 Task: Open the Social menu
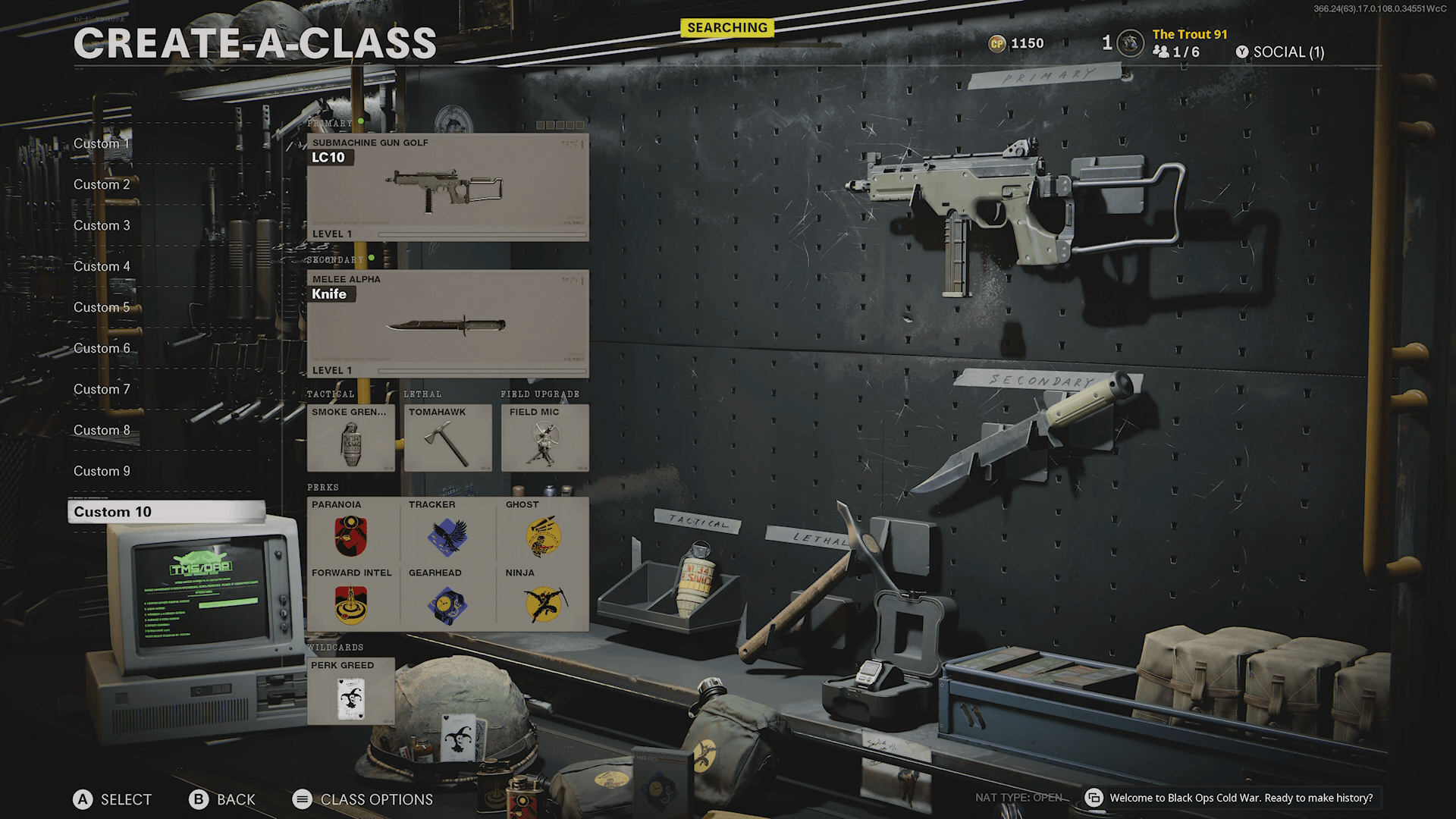[1280, 52]
